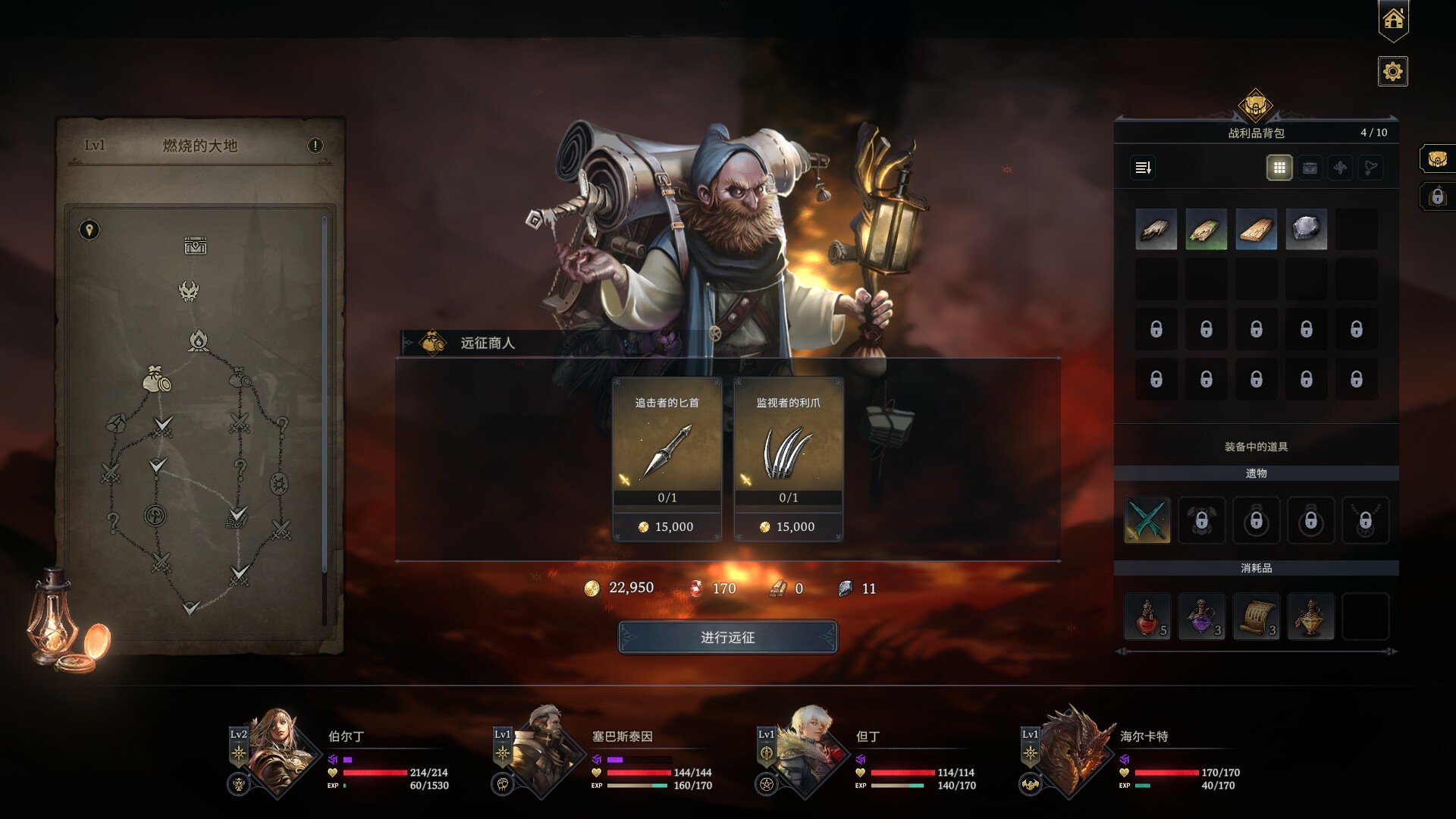Use the red health potion slot
The height and width of the screenshot is (819, 1456).
[1147, 617]
